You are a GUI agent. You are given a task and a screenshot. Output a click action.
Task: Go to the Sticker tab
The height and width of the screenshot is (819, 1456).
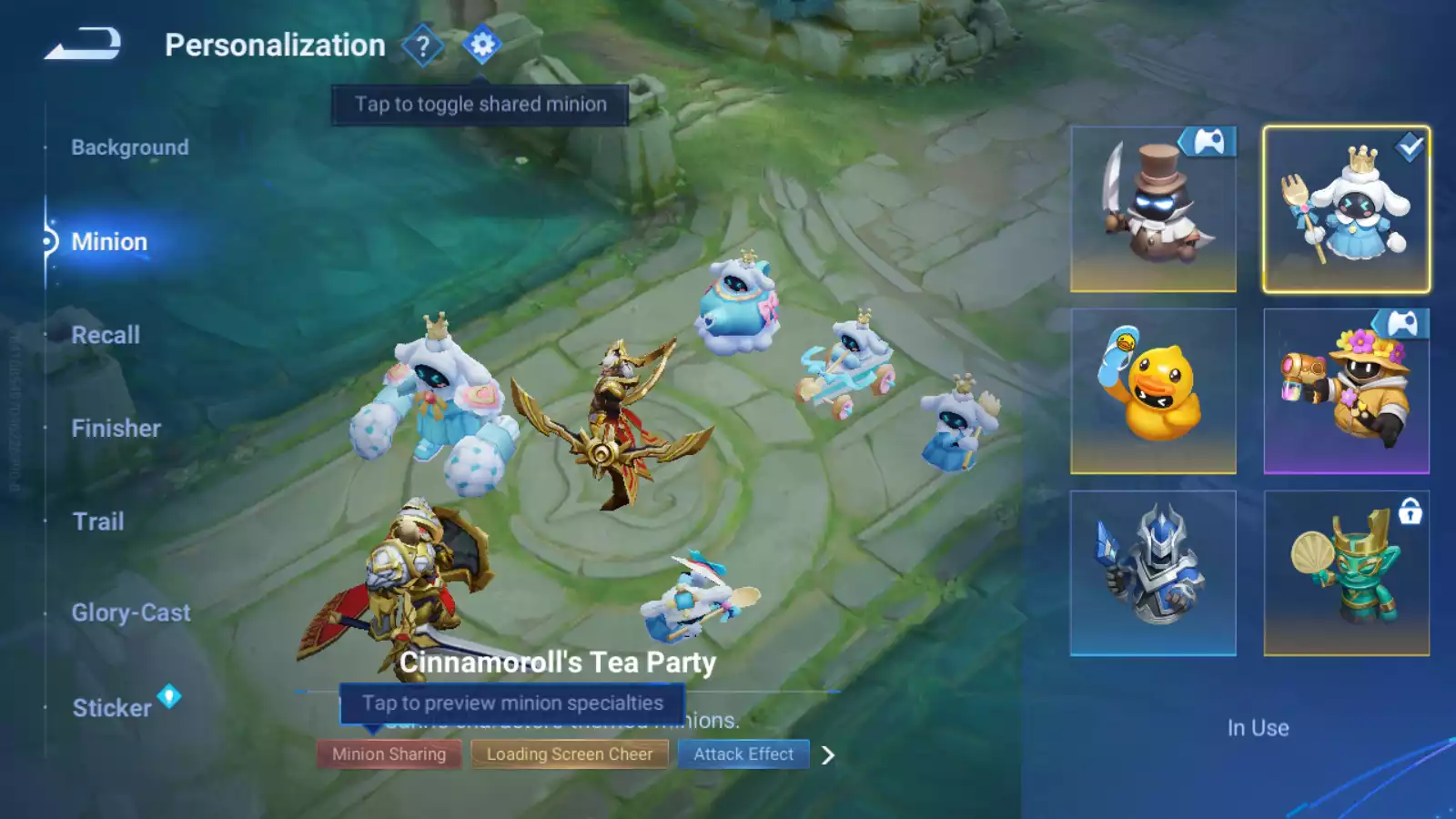tap(112, 708)
